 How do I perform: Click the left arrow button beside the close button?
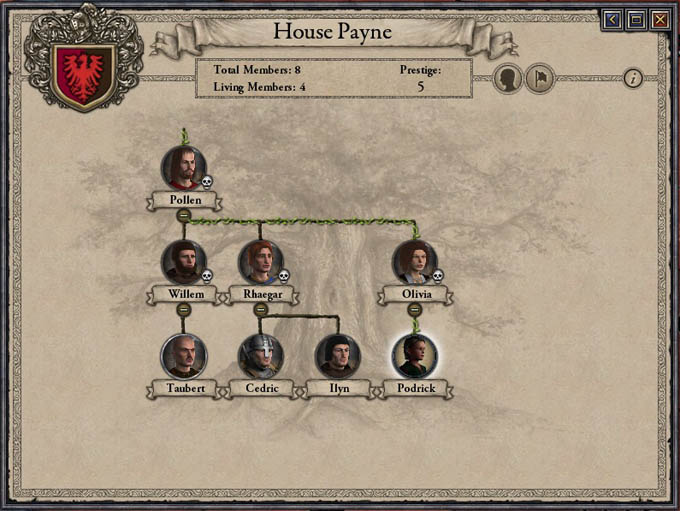pyautogui.click(x=611, y=19)
